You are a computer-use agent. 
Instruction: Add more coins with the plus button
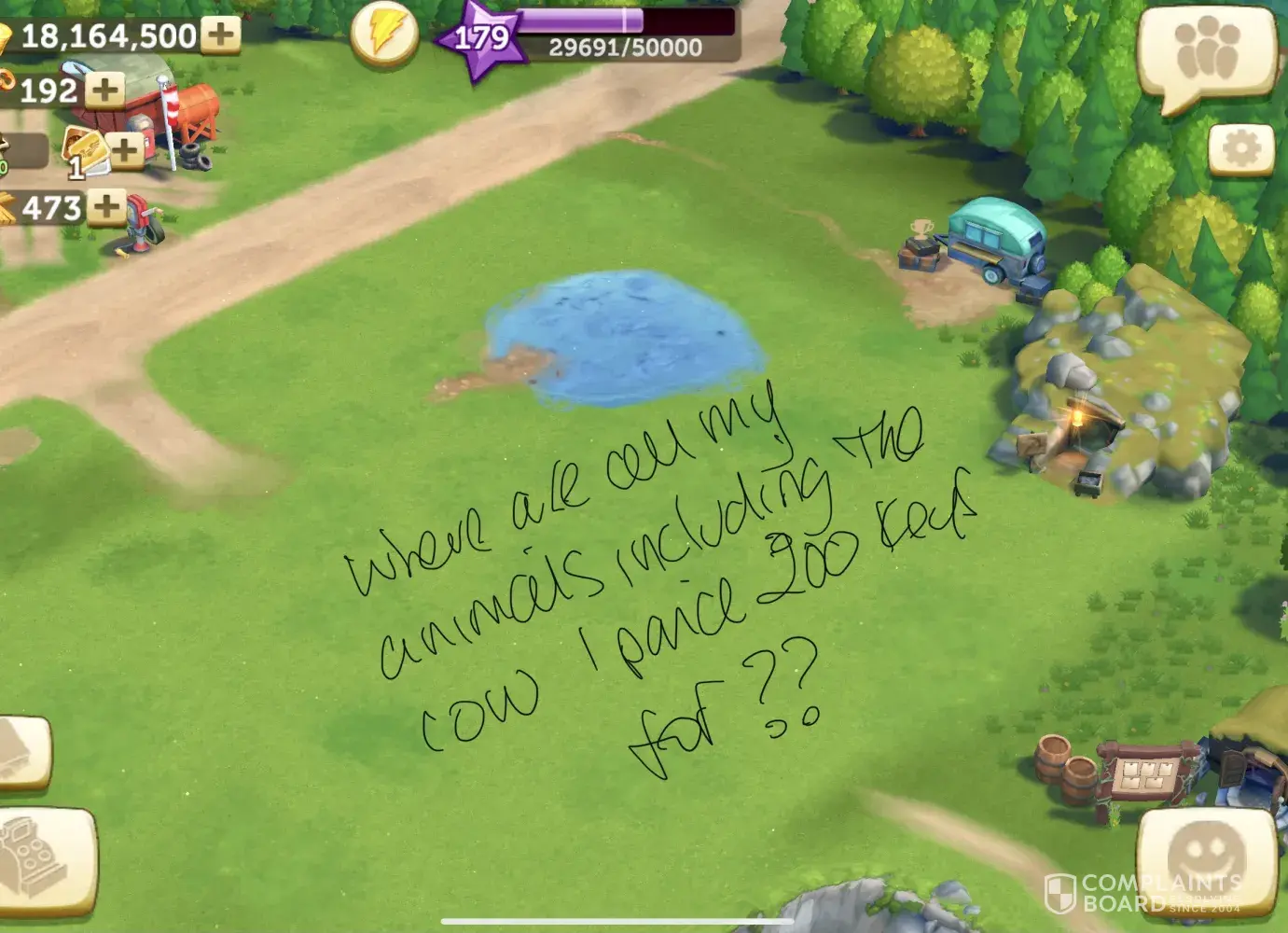pos(221,35)
